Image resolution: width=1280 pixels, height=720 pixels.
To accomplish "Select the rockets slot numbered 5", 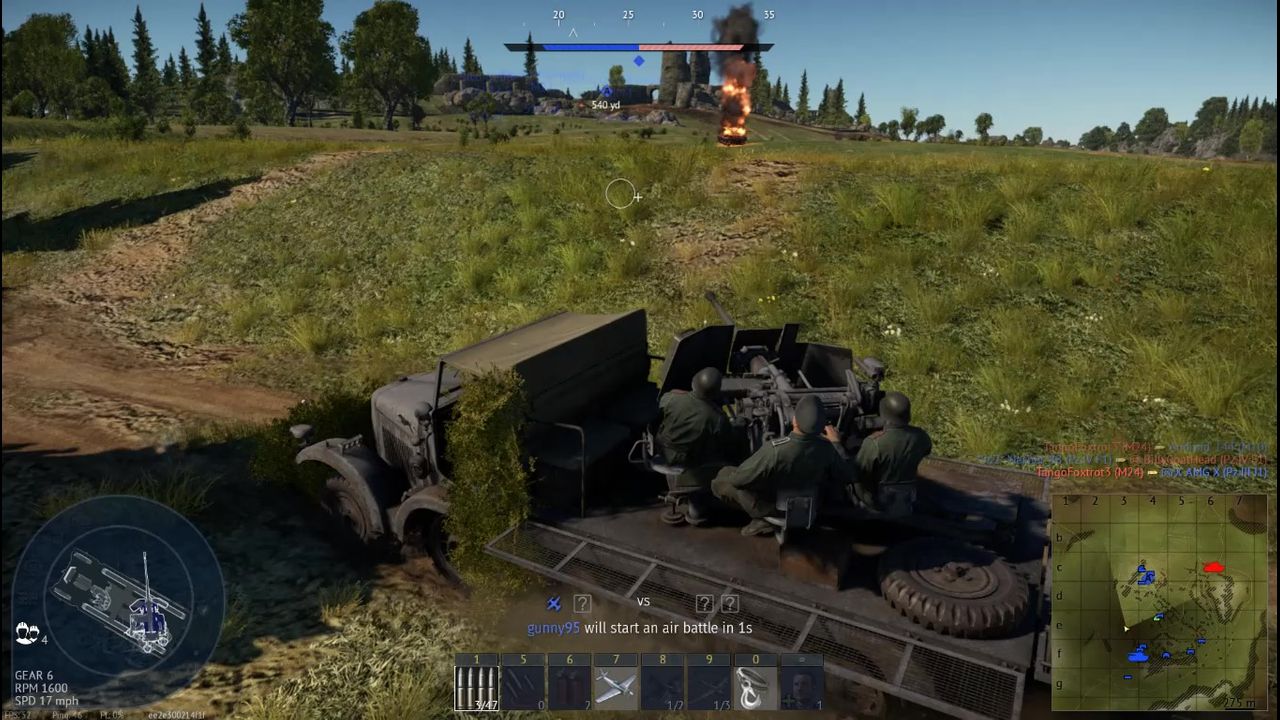I will [x=523, y=687].
